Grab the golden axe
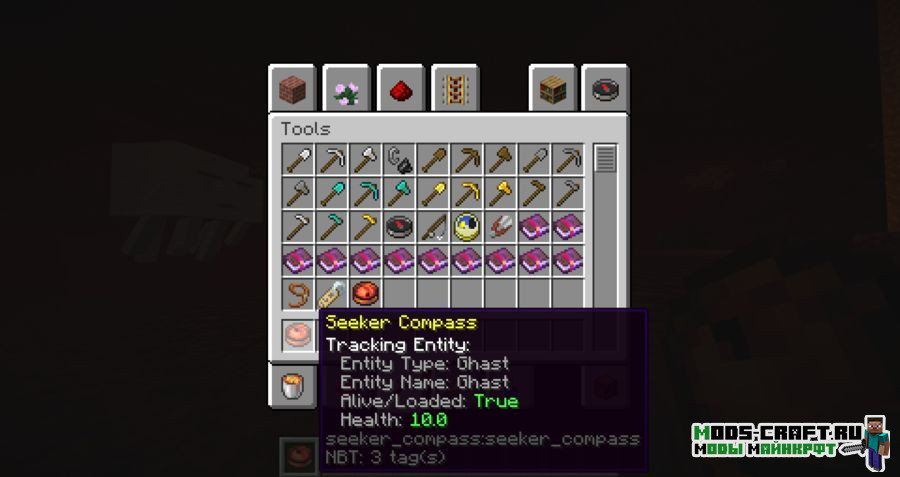 point(501,192)
